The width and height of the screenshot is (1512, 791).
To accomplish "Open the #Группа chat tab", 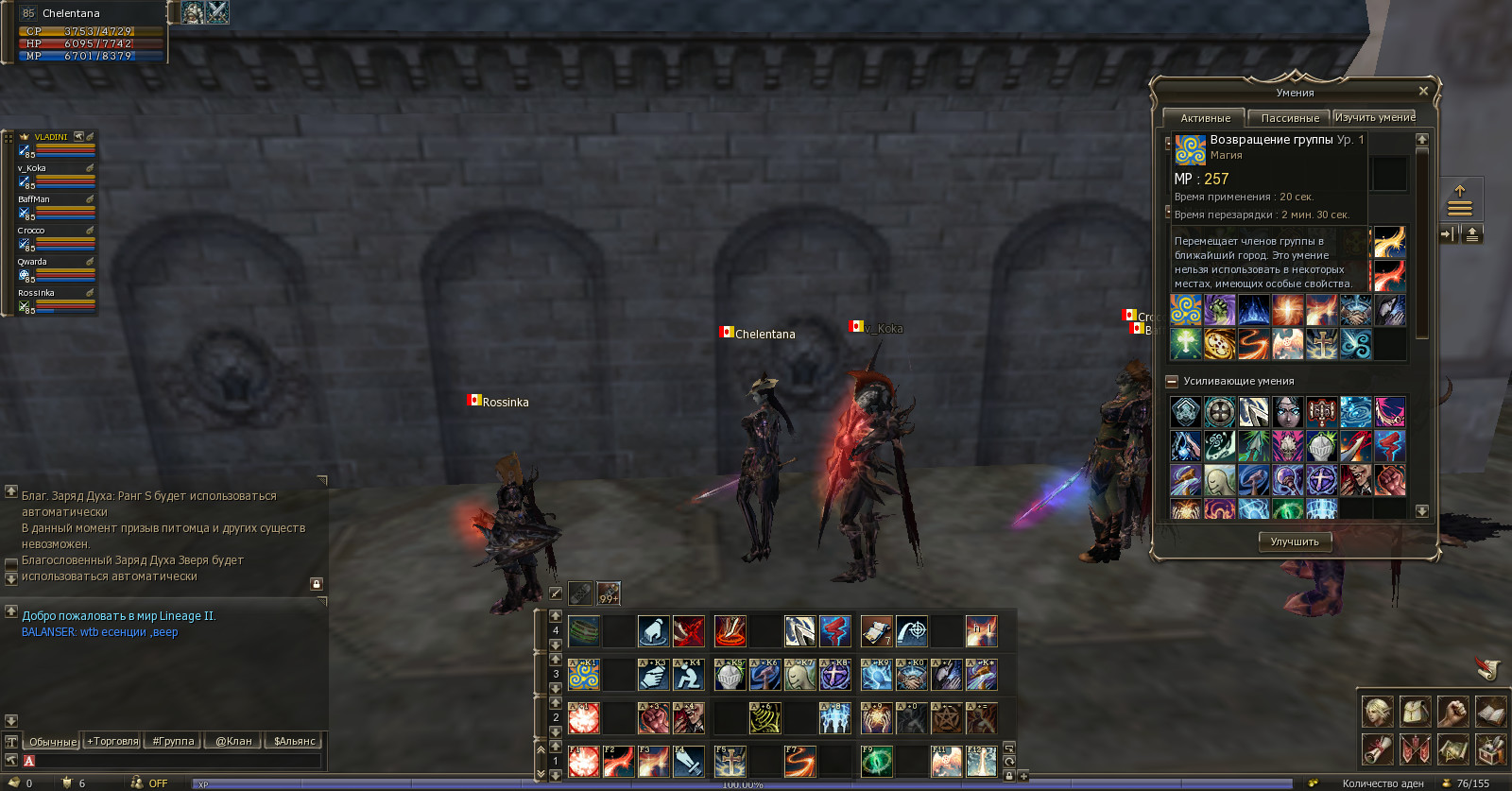I will pyautogui.click(x=173, y=741).
